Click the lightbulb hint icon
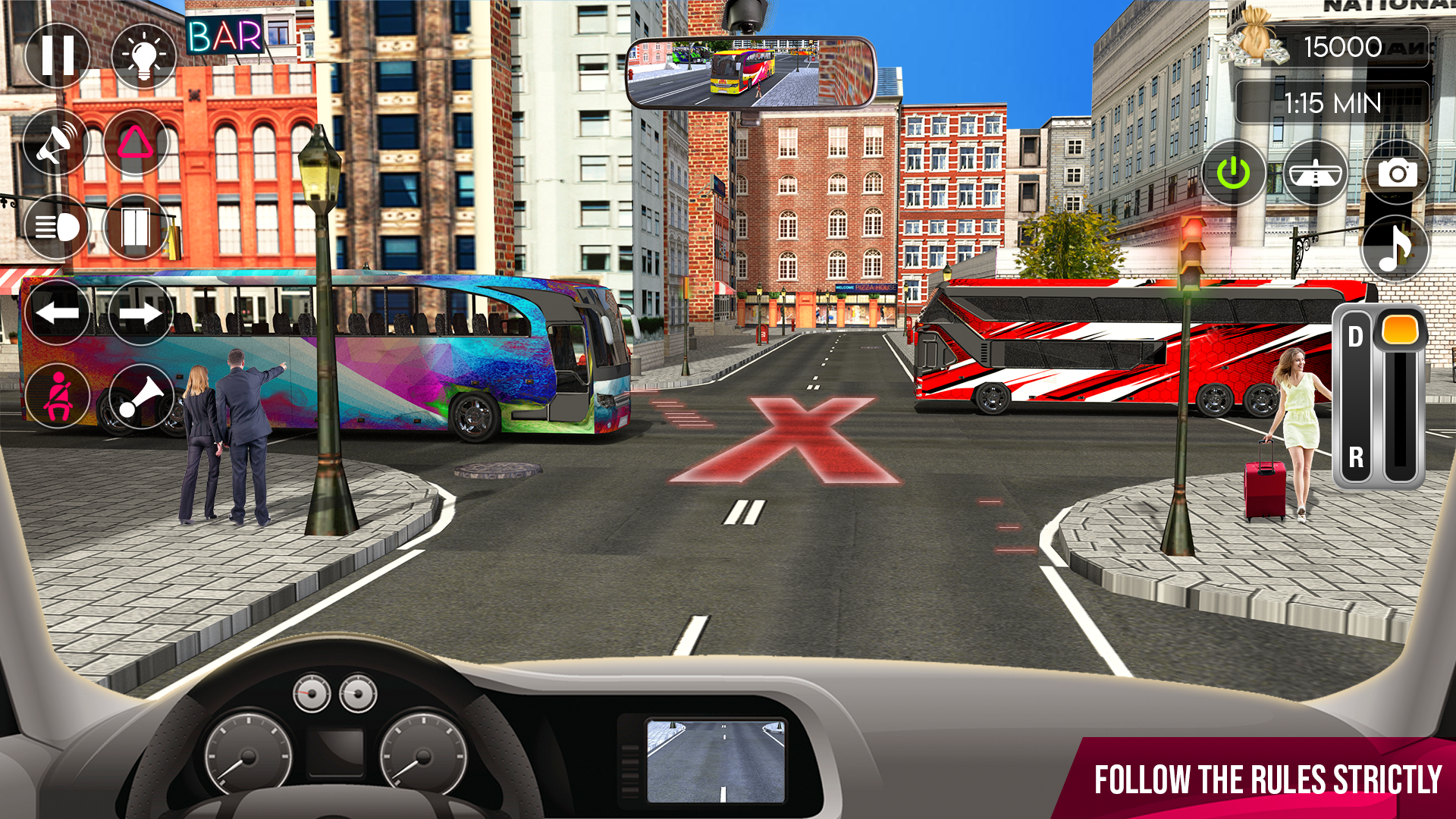Screen dimensions: 1456x819 point(143,55)
